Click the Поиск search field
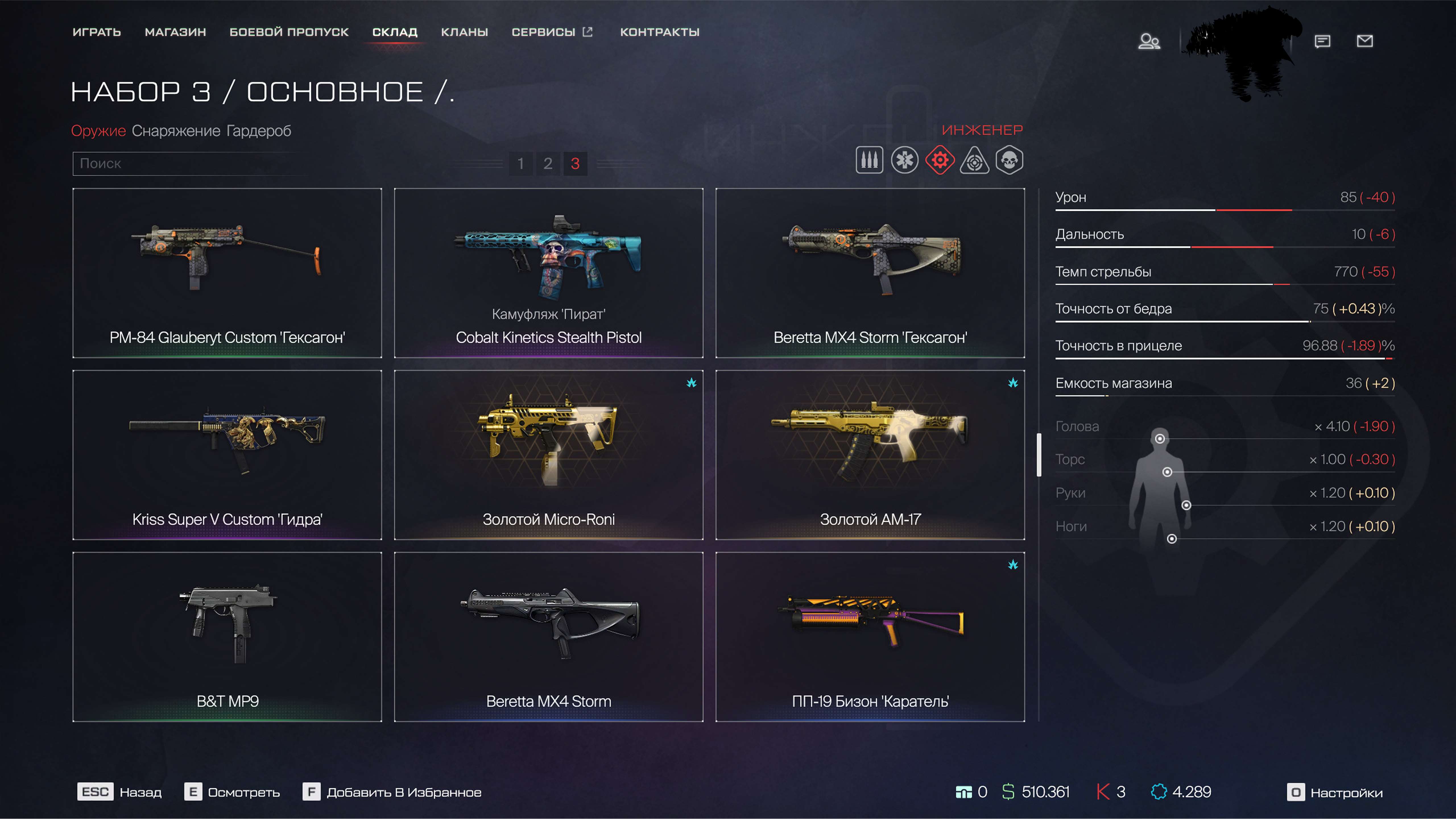 pyautogui.click(x=189, y=164)
